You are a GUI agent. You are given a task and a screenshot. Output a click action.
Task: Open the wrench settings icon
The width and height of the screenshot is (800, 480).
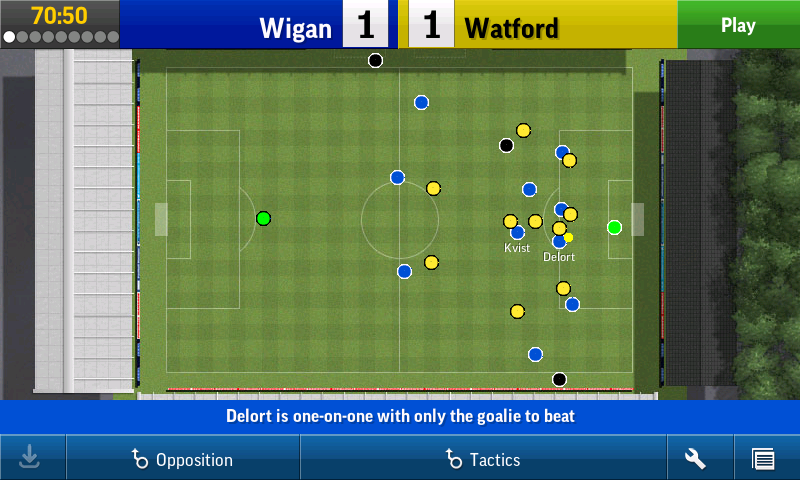click(695, 459)
